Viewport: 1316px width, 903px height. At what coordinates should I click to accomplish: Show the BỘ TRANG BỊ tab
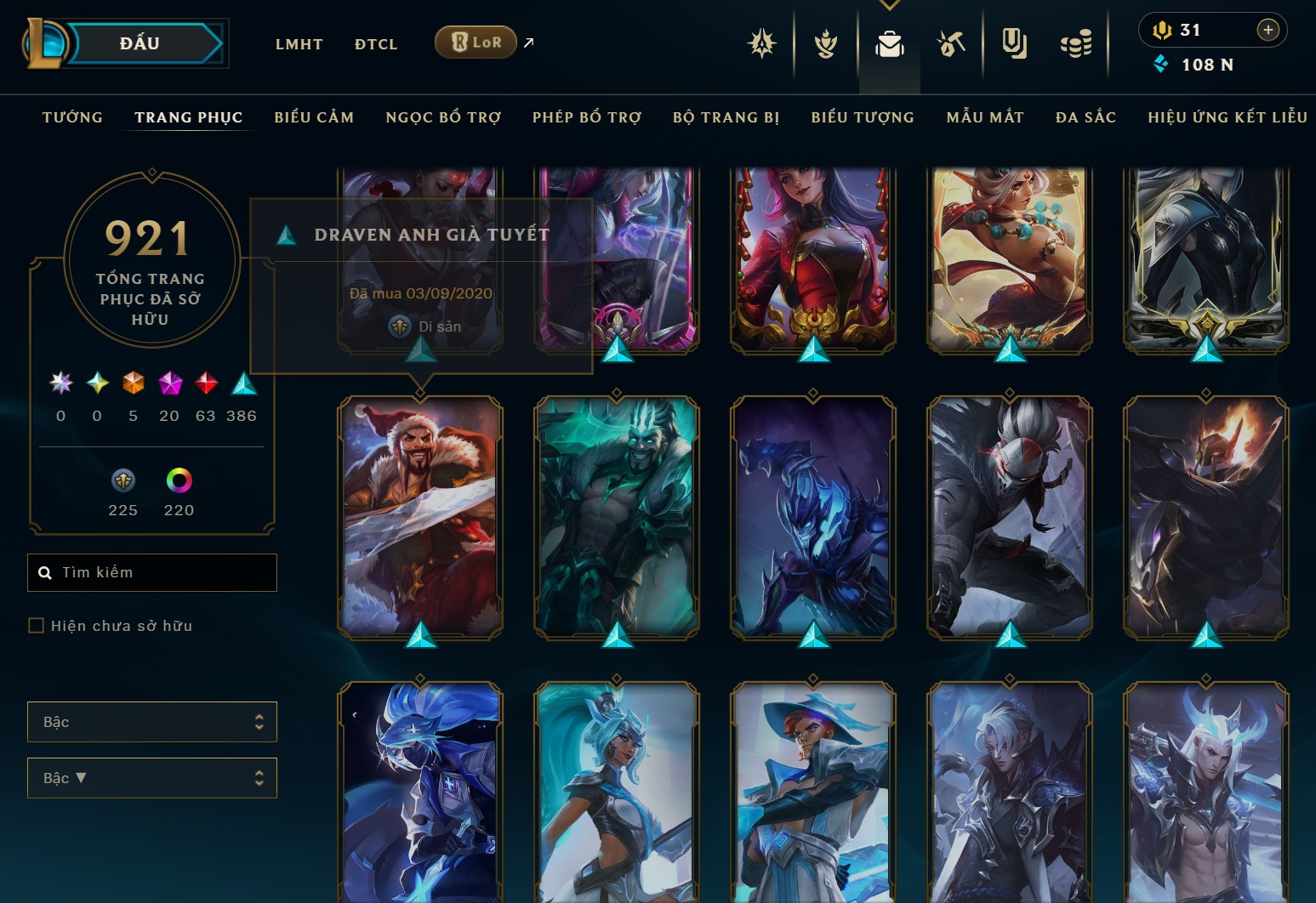pyautogui.click(x=726, y=117)
